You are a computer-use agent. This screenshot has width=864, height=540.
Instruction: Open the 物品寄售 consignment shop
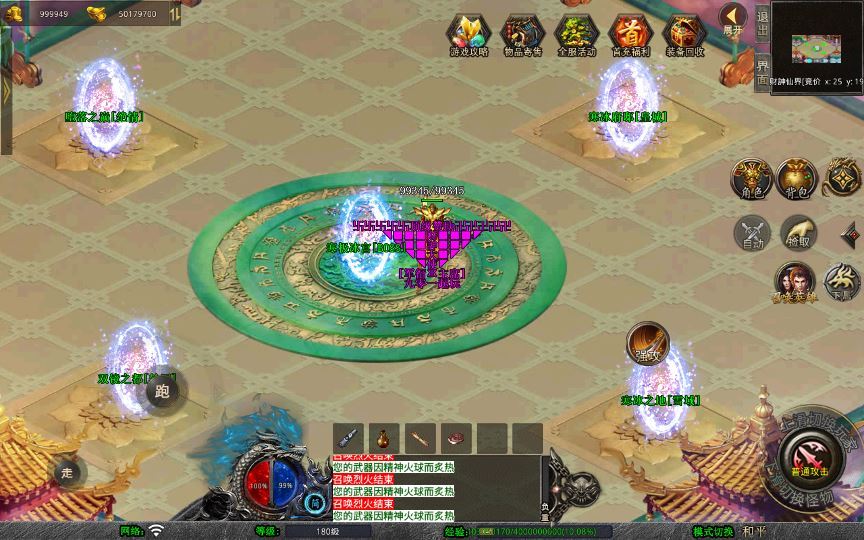[522, 34]
